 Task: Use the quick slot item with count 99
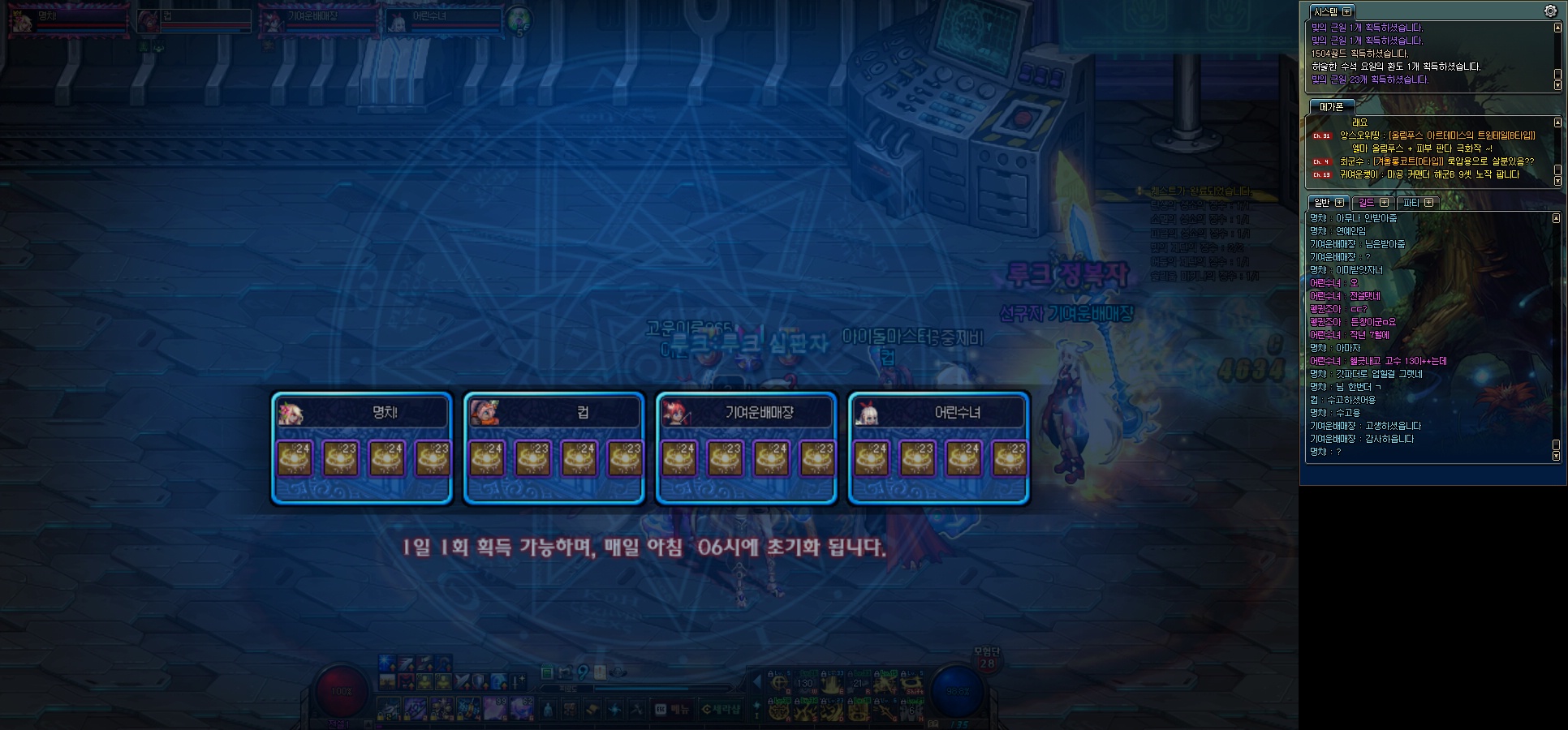[x=495, y=707]
